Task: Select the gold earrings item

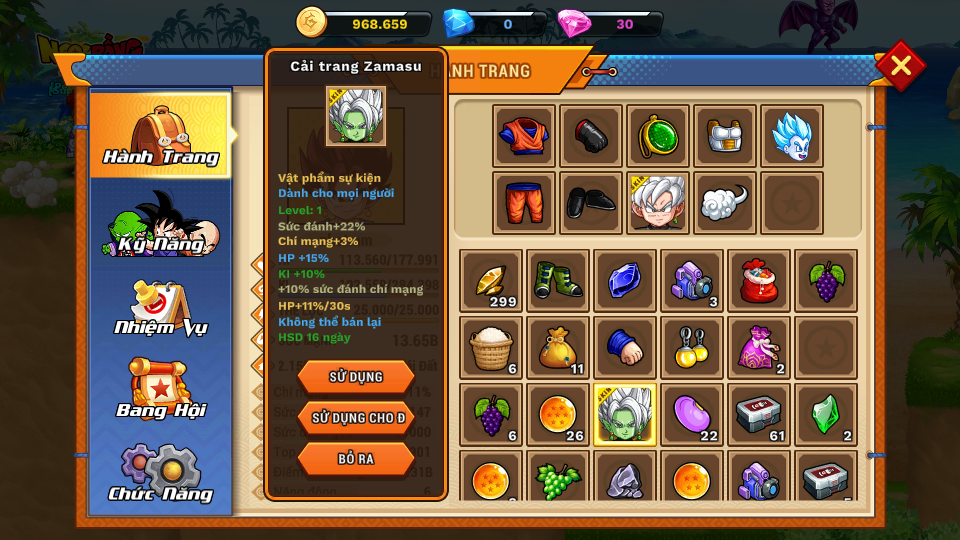Action: (x=692, y=347)
